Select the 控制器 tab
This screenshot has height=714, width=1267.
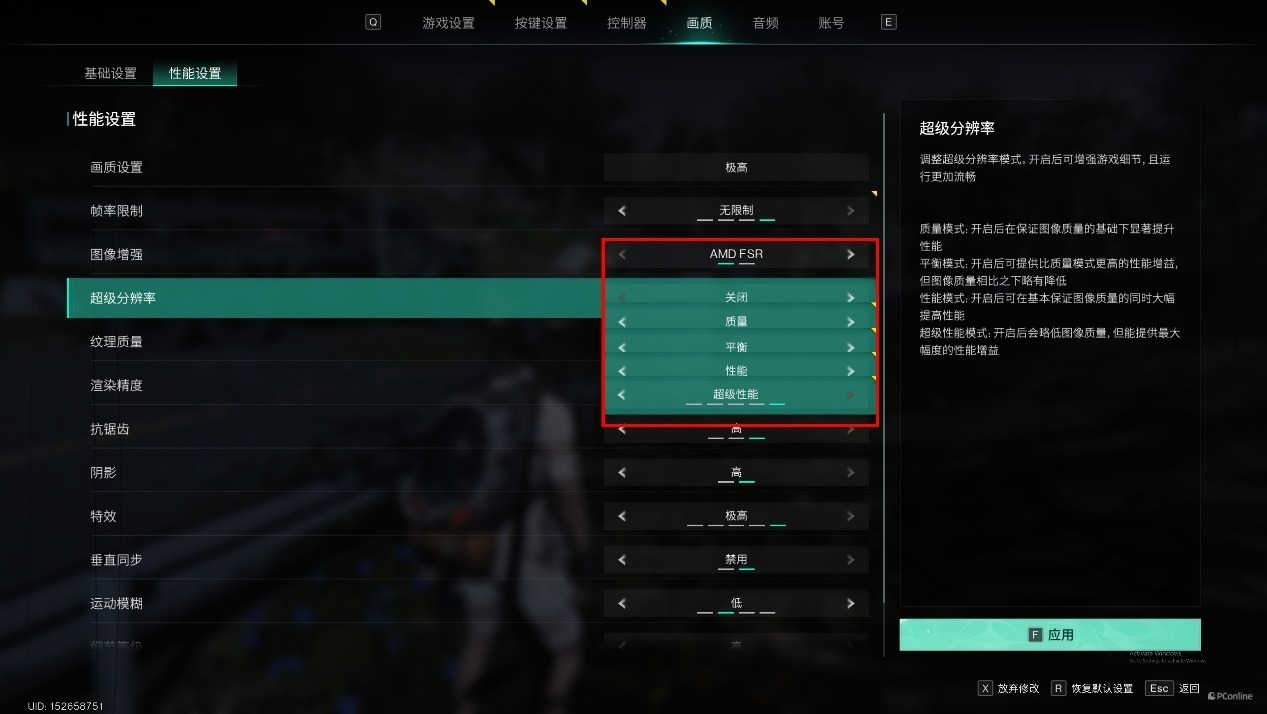626,23
